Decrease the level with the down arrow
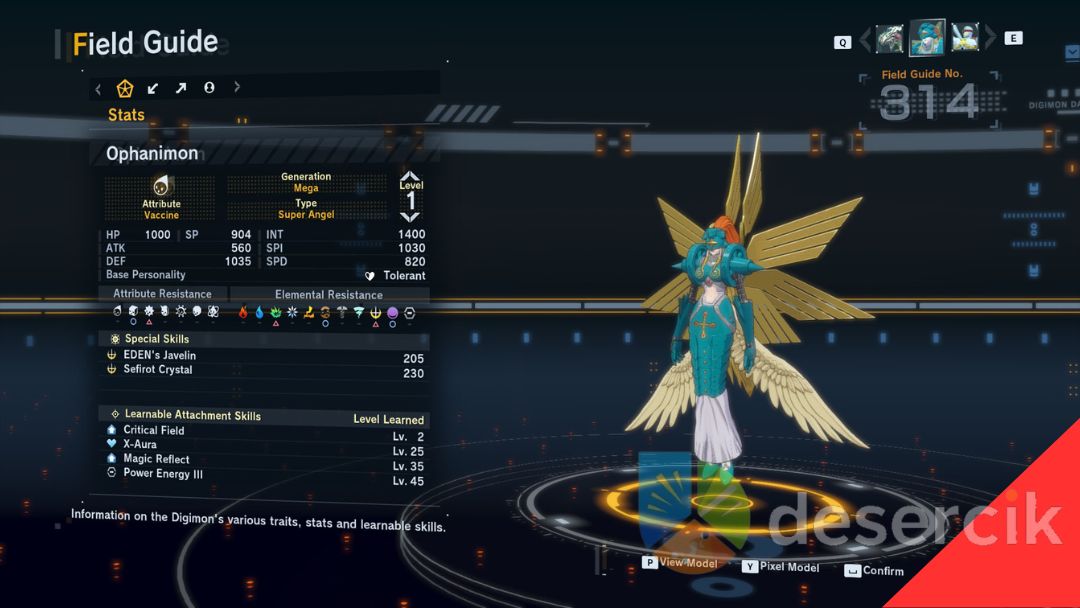This screenshot has width=1080, height=608. tap(410, 216)
